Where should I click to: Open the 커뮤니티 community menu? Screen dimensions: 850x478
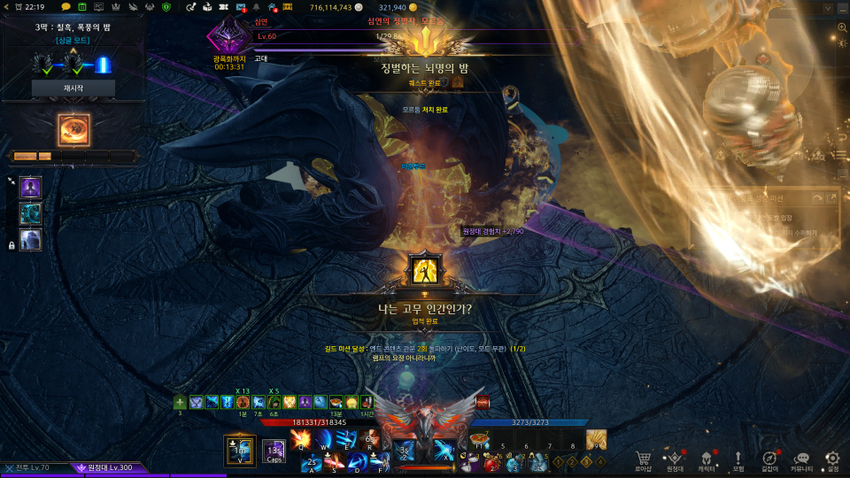pos(801,459)
